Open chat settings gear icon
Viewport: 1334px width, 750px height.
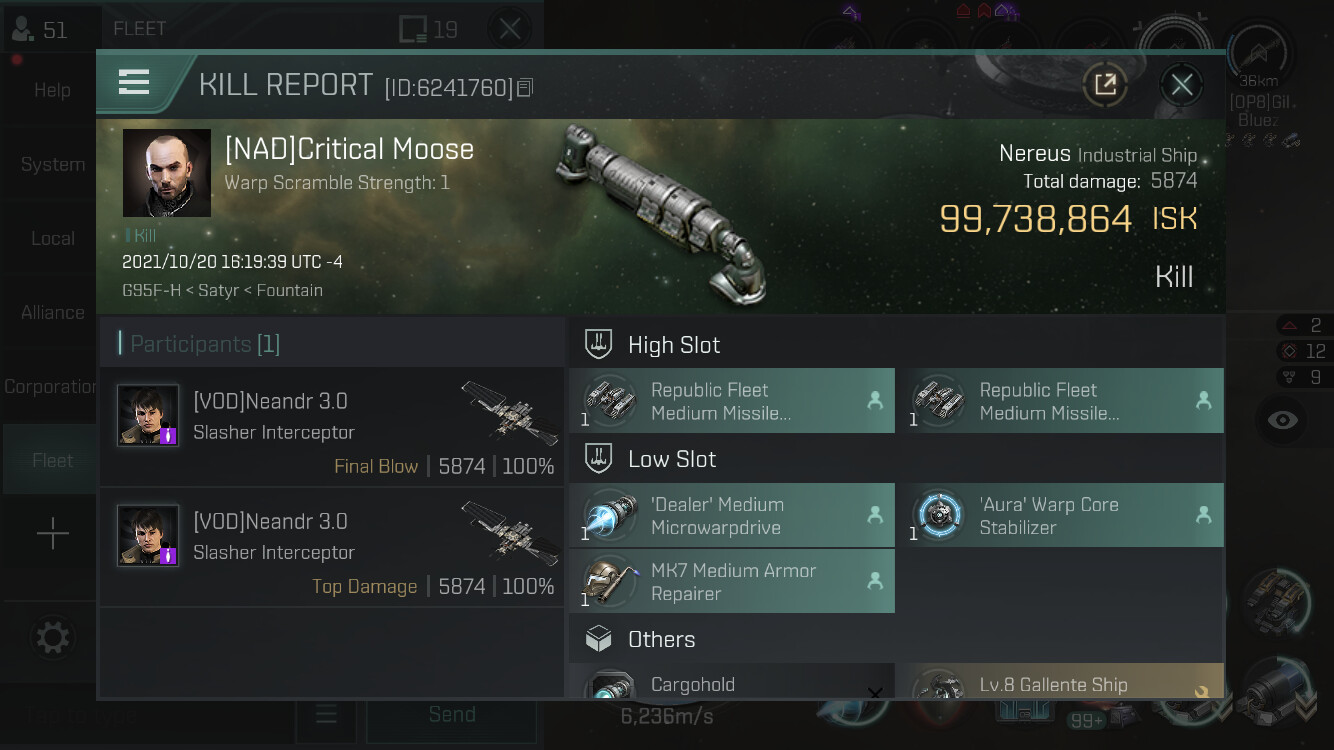tap(52, 637)
